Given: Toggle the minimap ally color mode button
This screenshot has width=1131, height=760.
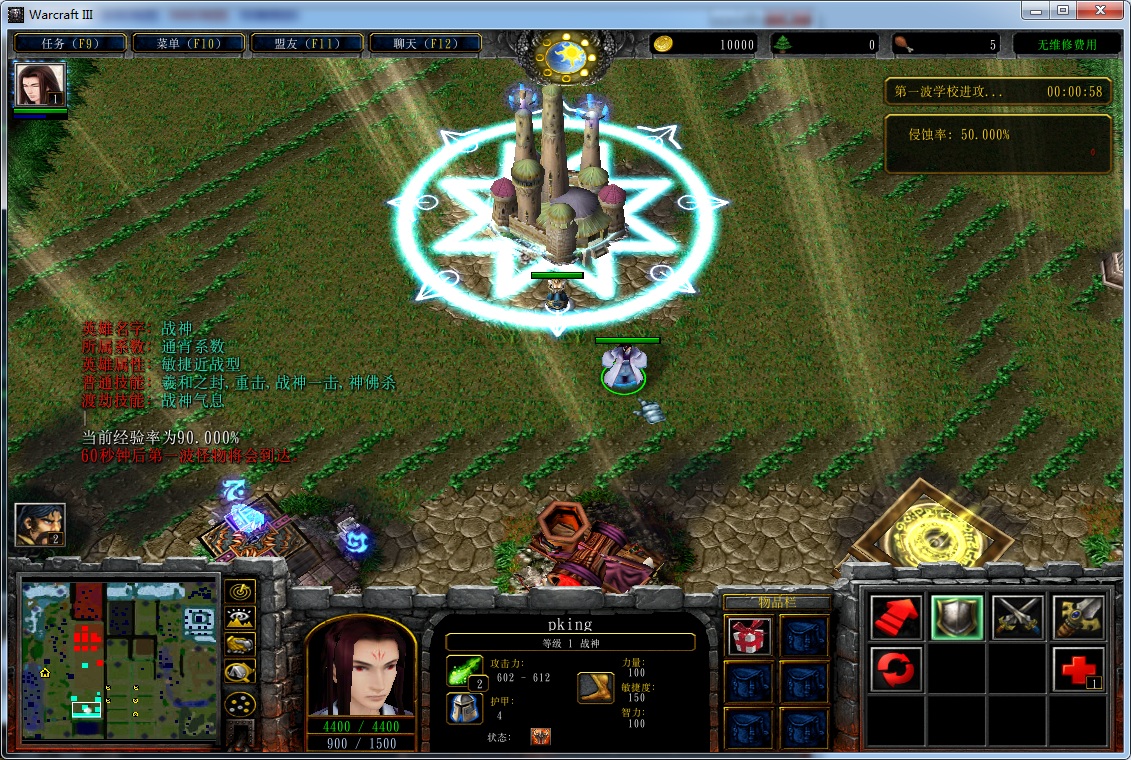Looking at the screenshot, I should (240, 645).
